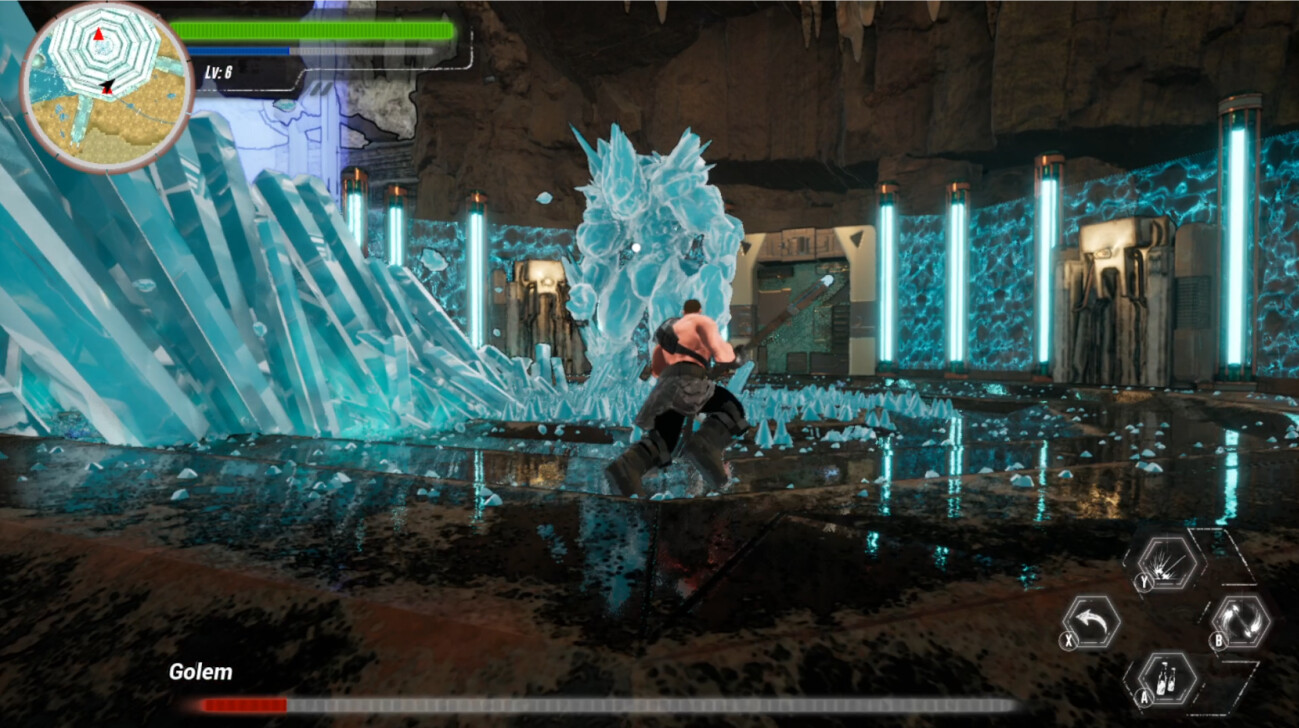The height and width of the screenshot is (728, 1299).
Task: Select the Golem name label
Action: point(203,673)
